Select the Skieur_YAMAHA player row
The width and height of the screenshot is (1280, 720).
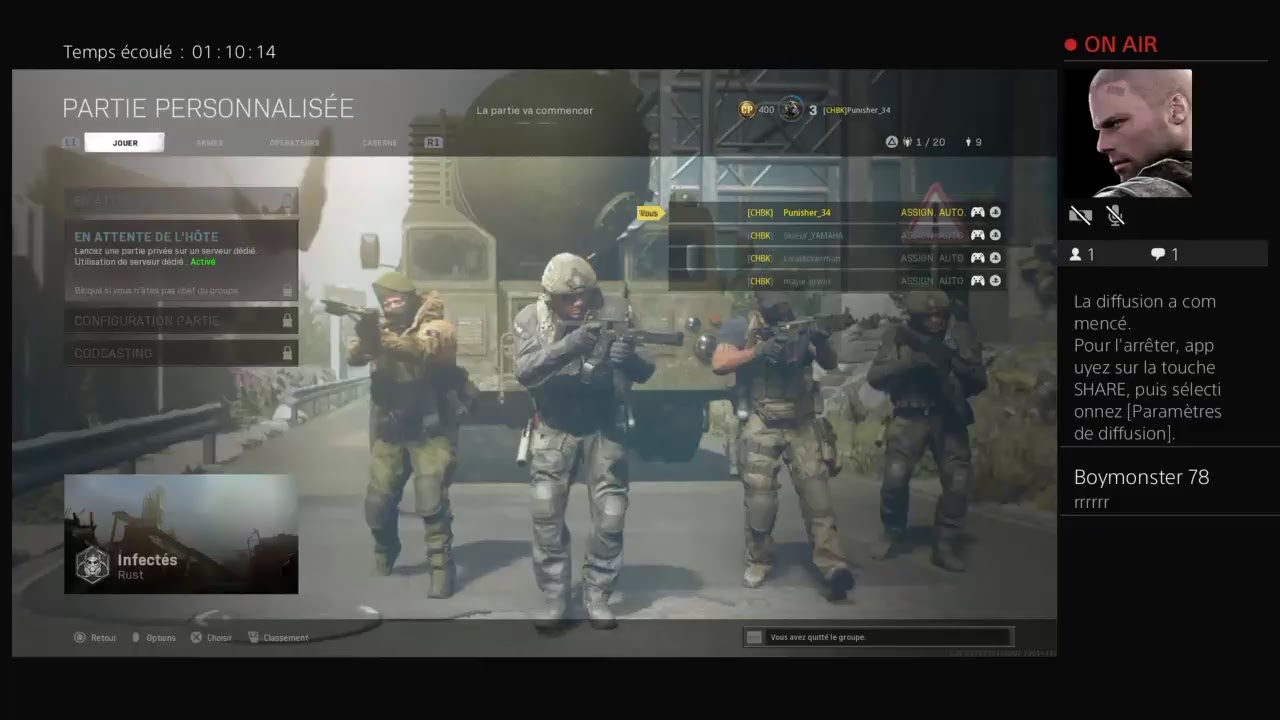pyautogui.click(x=837, y=235)
